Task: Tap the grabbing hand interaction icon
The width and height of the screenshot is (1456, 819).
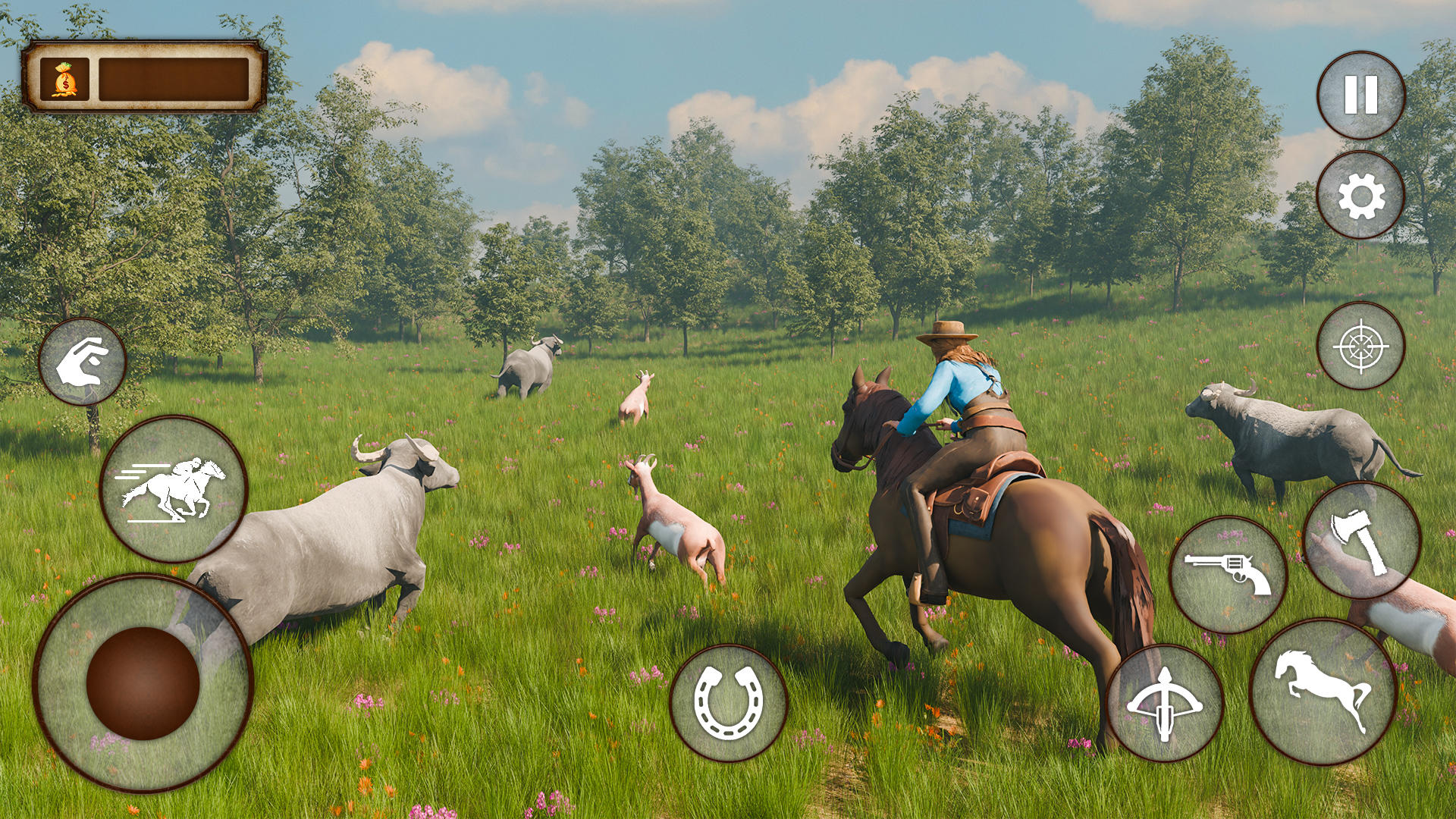Action: click(82, 362)
